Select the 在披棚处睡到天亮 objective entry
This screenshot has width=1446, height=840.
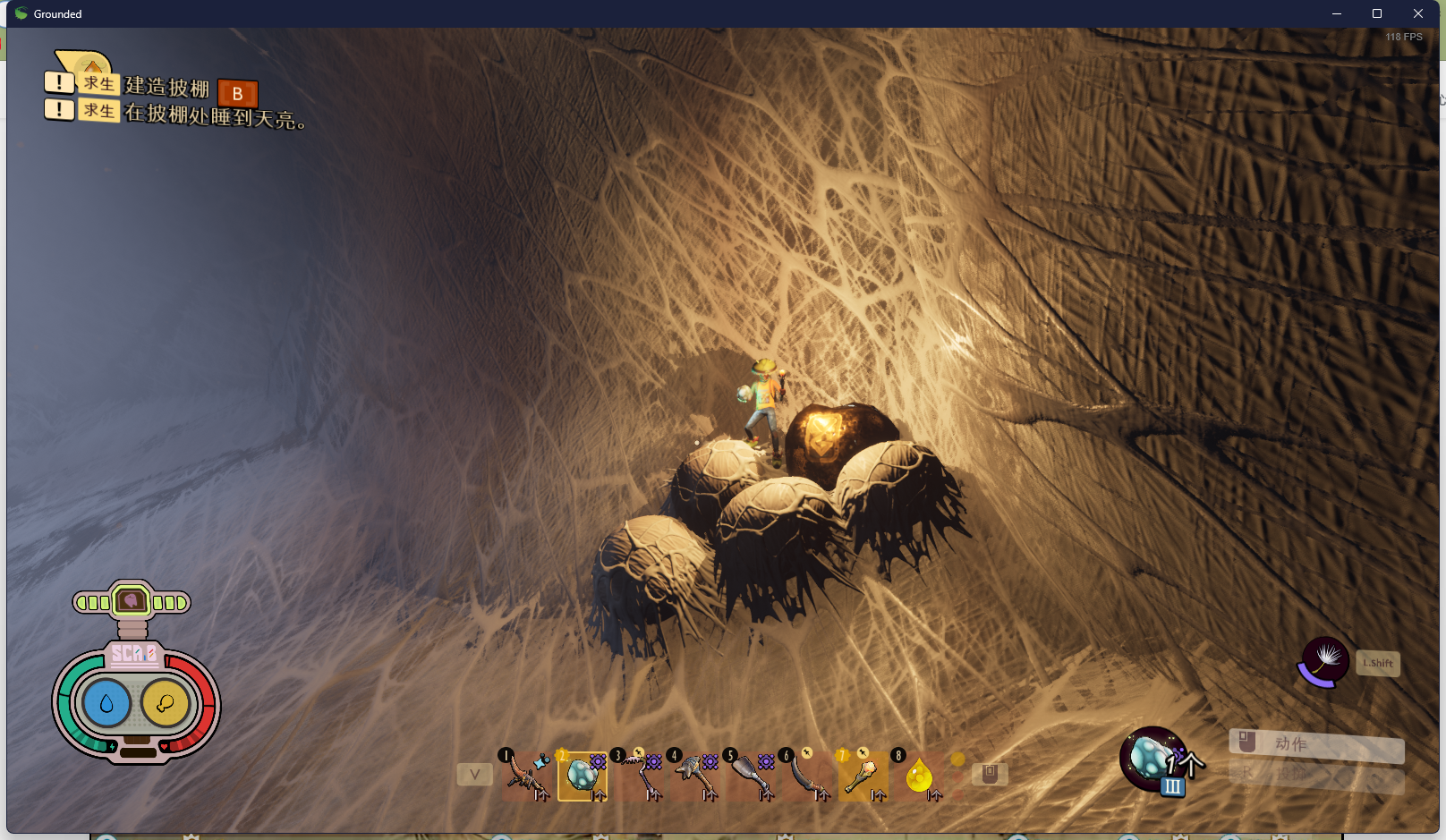[x=215, y=115]
